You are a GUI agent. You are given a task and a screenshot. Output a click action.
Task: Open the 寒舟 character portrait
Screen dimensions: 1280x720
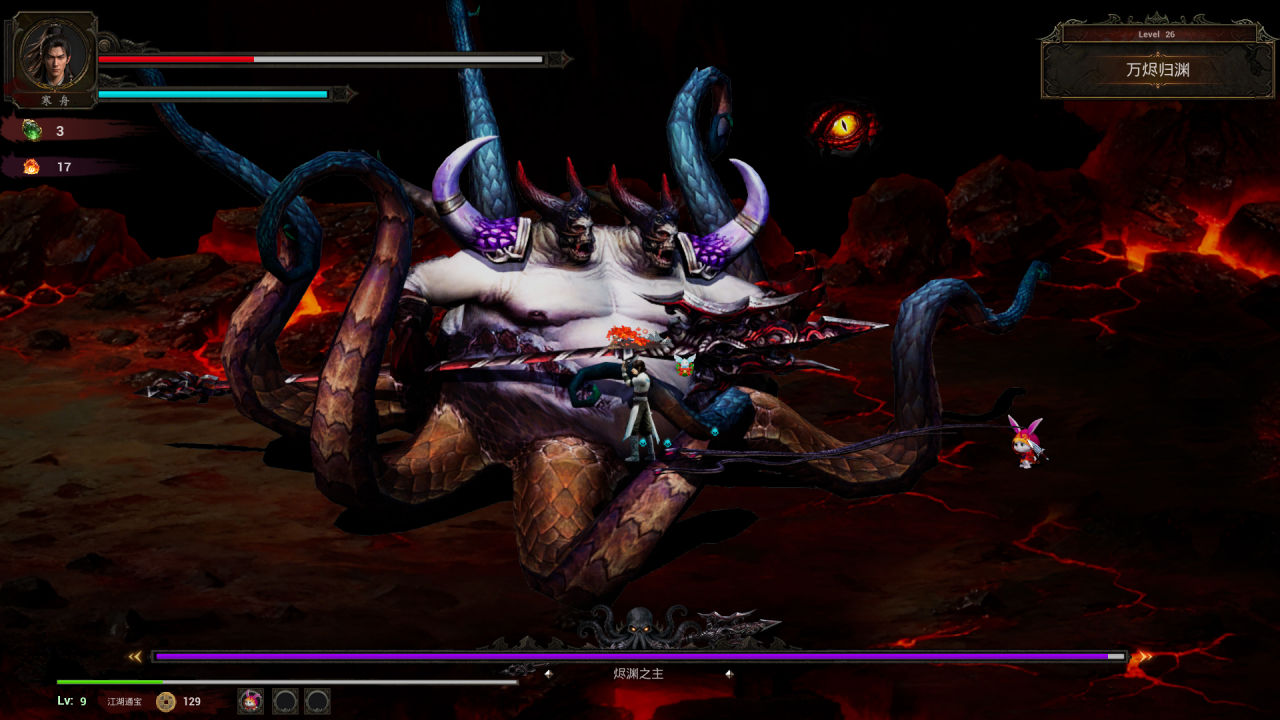pyautogui.click(x=55, y=54)
